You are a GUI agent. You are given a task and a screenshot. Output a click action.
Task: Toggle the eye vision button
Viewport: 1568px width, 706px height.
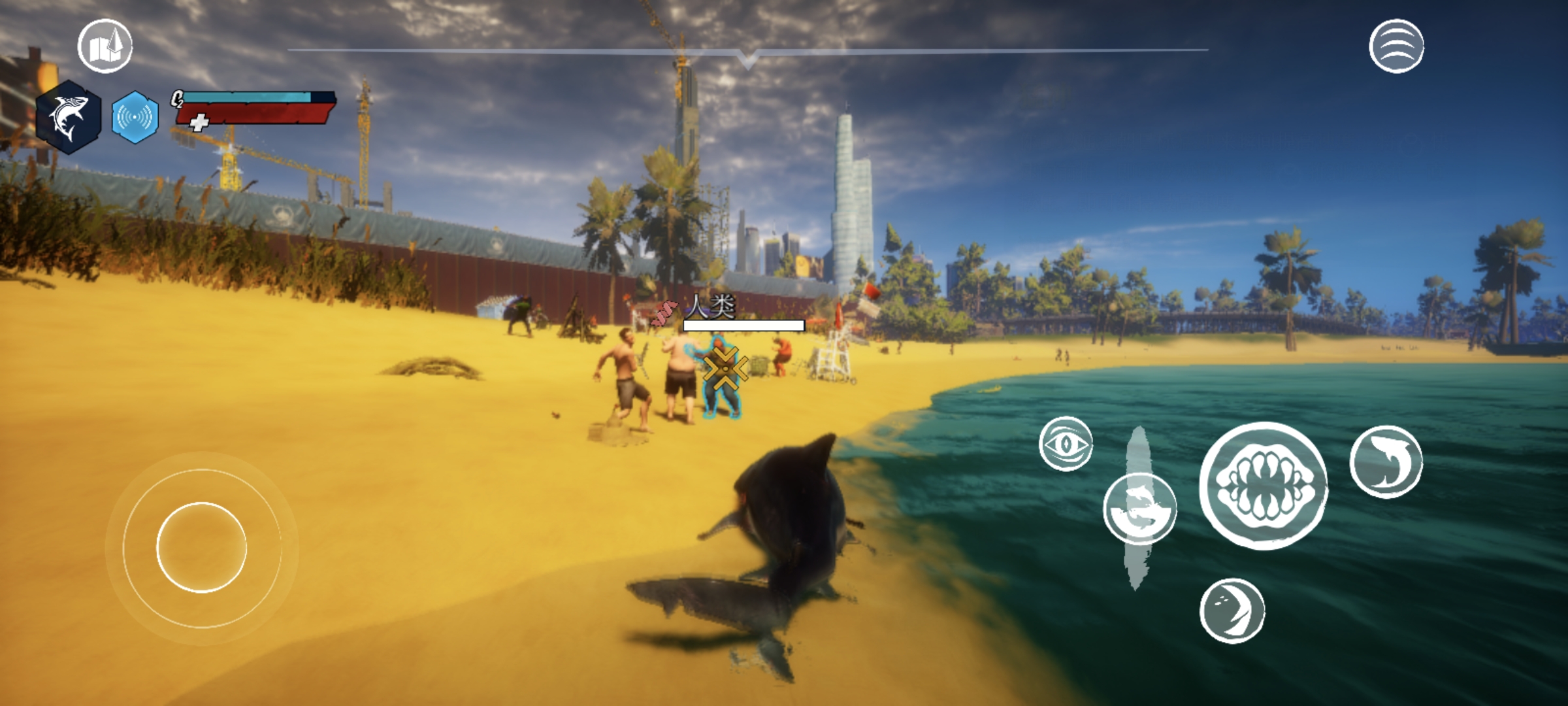click(1066, 444)
